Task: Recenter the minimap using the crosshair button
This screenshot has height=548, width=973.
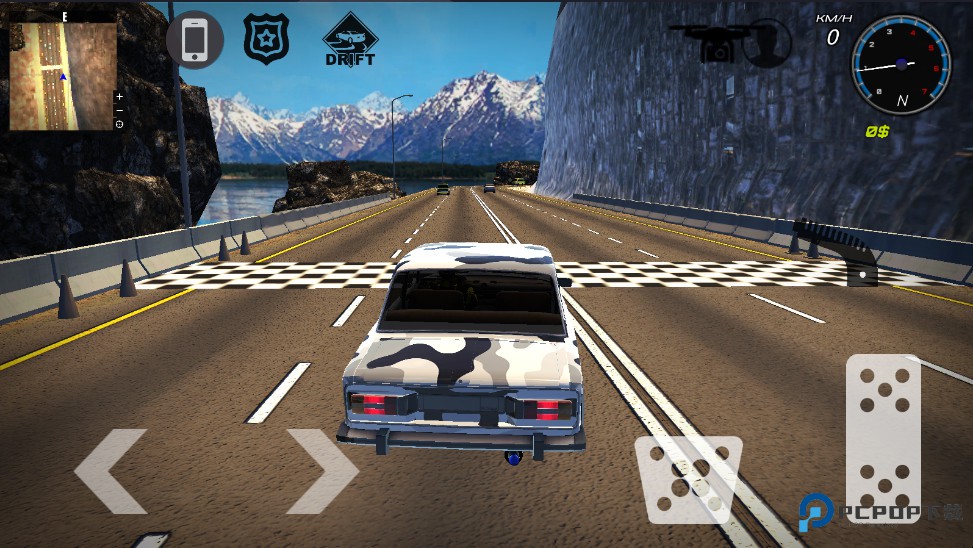Action: [x=120, y=124]
